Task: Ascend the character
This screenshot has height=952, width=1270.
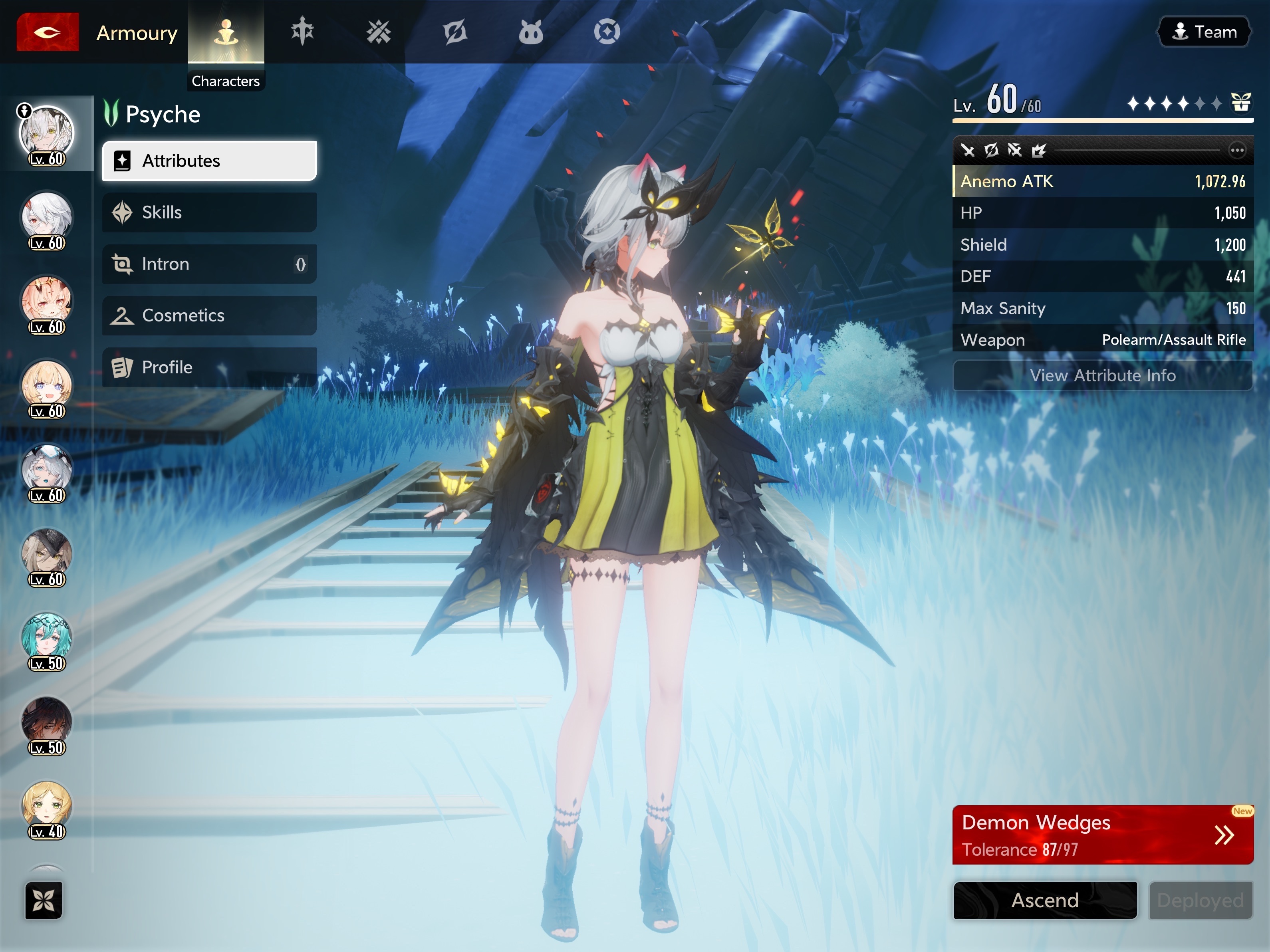Action: (1044, 900)
